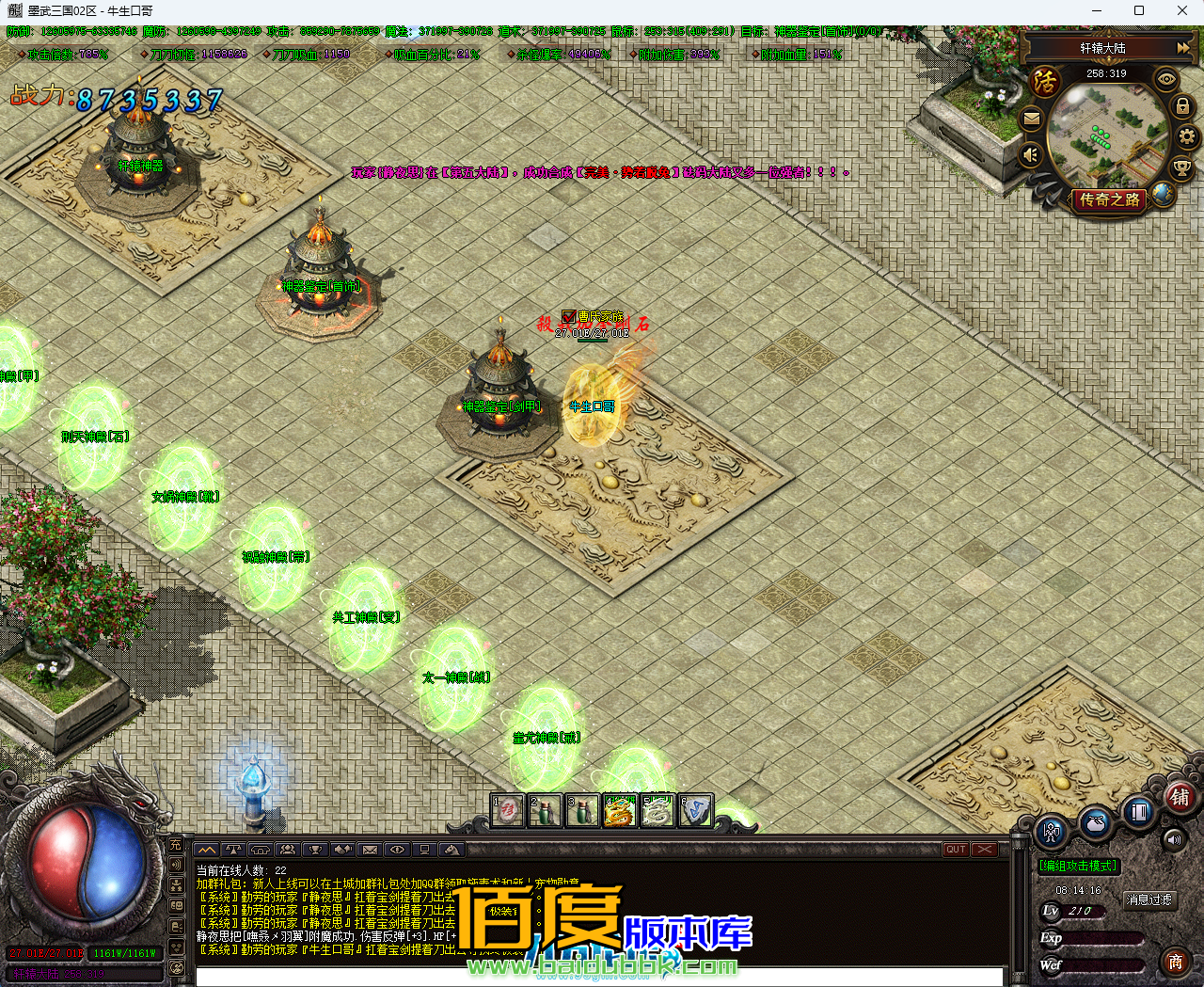
Task: Open the skill book icon
Action: click(x=1138, y=811)
